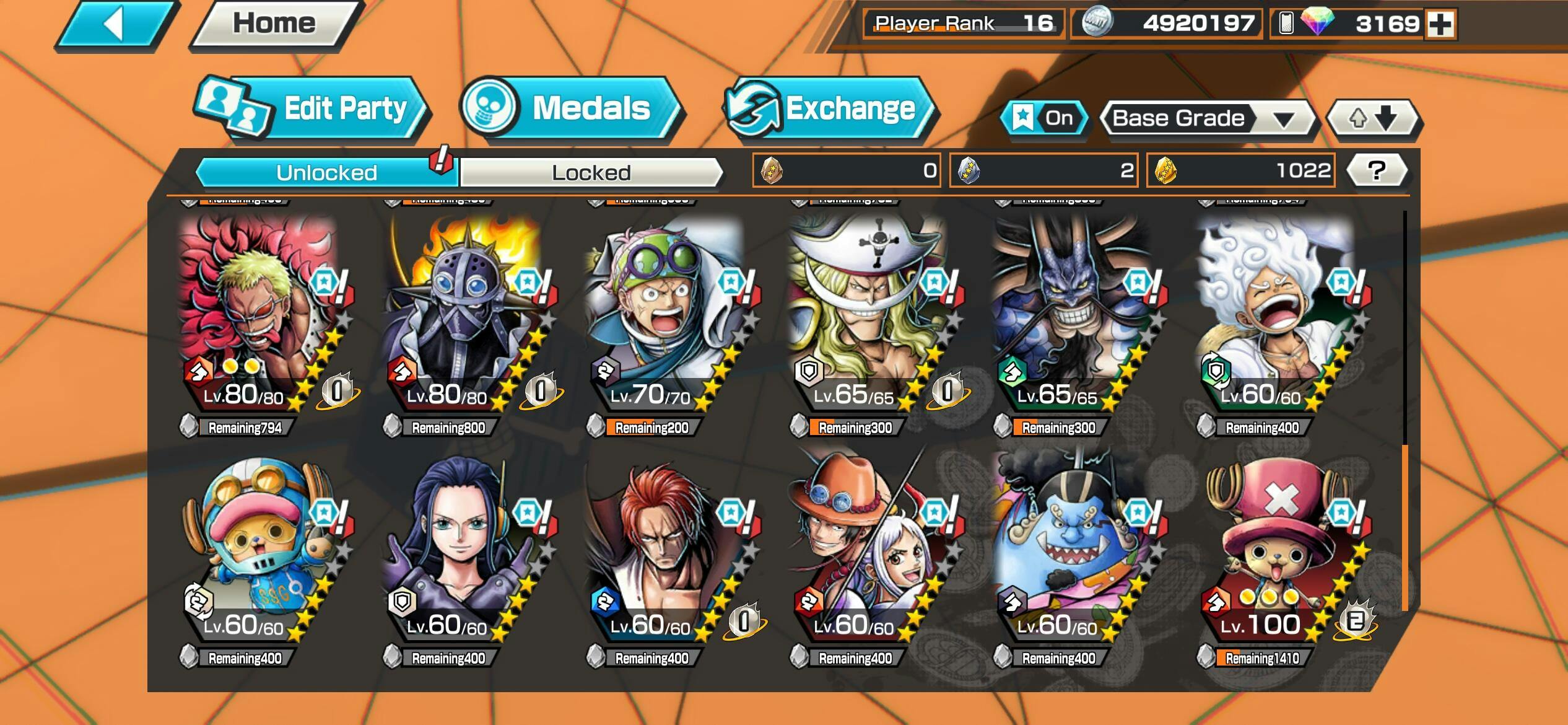
Task: Add gems with the plus button
Action: tap(1440, 24)
